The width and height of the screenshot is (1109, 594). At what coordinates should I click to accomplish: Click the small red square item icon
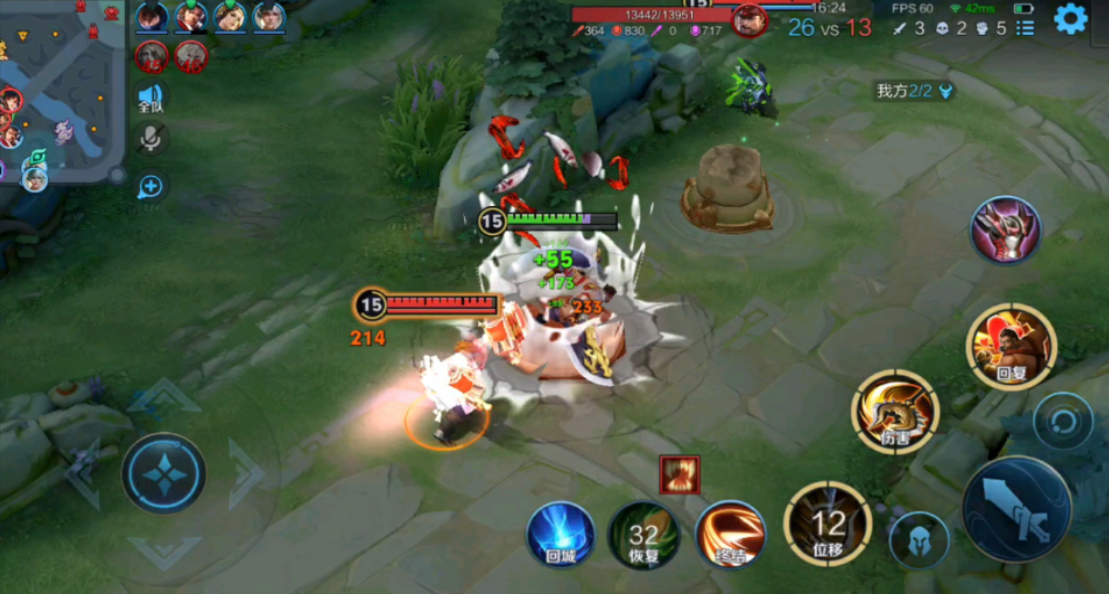(x=680, y=474)
